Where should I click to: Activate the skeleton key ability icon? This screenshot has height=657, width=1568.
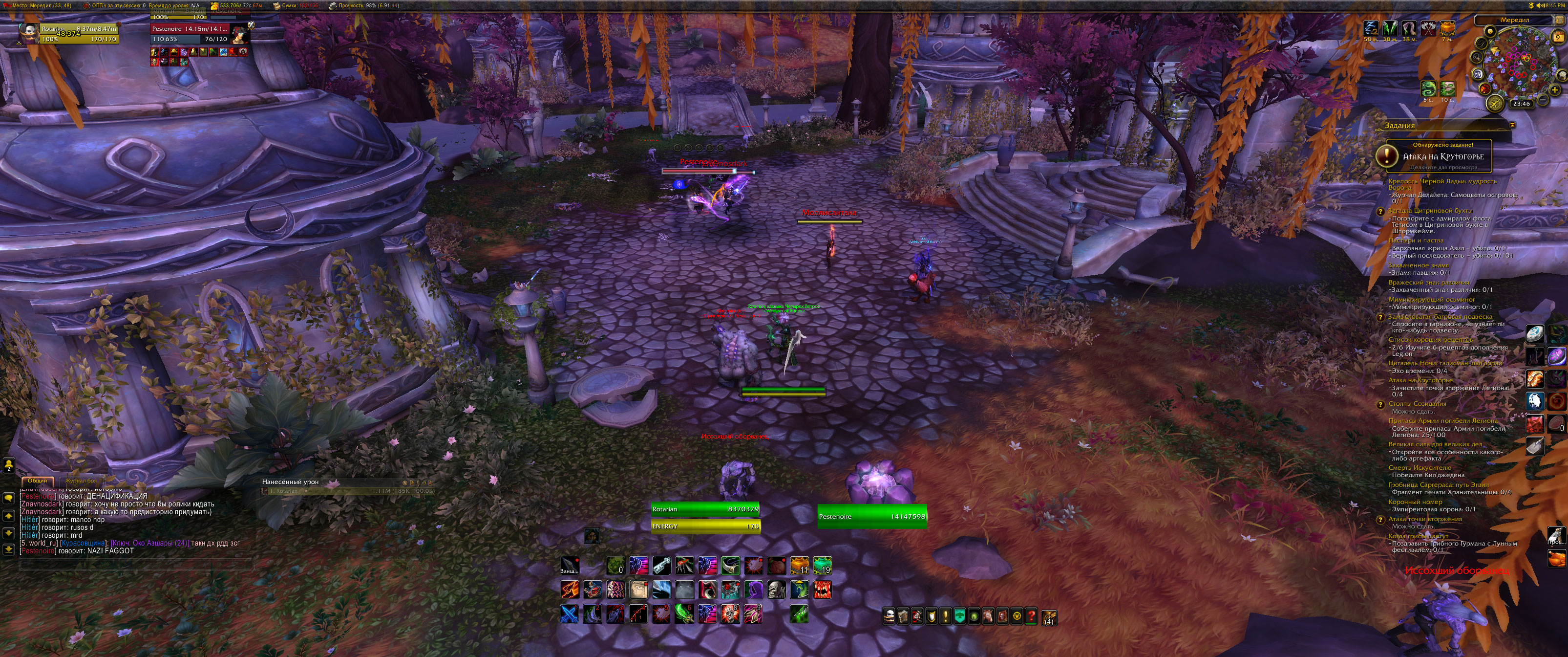pyautogui.click(x=662, y=566)
